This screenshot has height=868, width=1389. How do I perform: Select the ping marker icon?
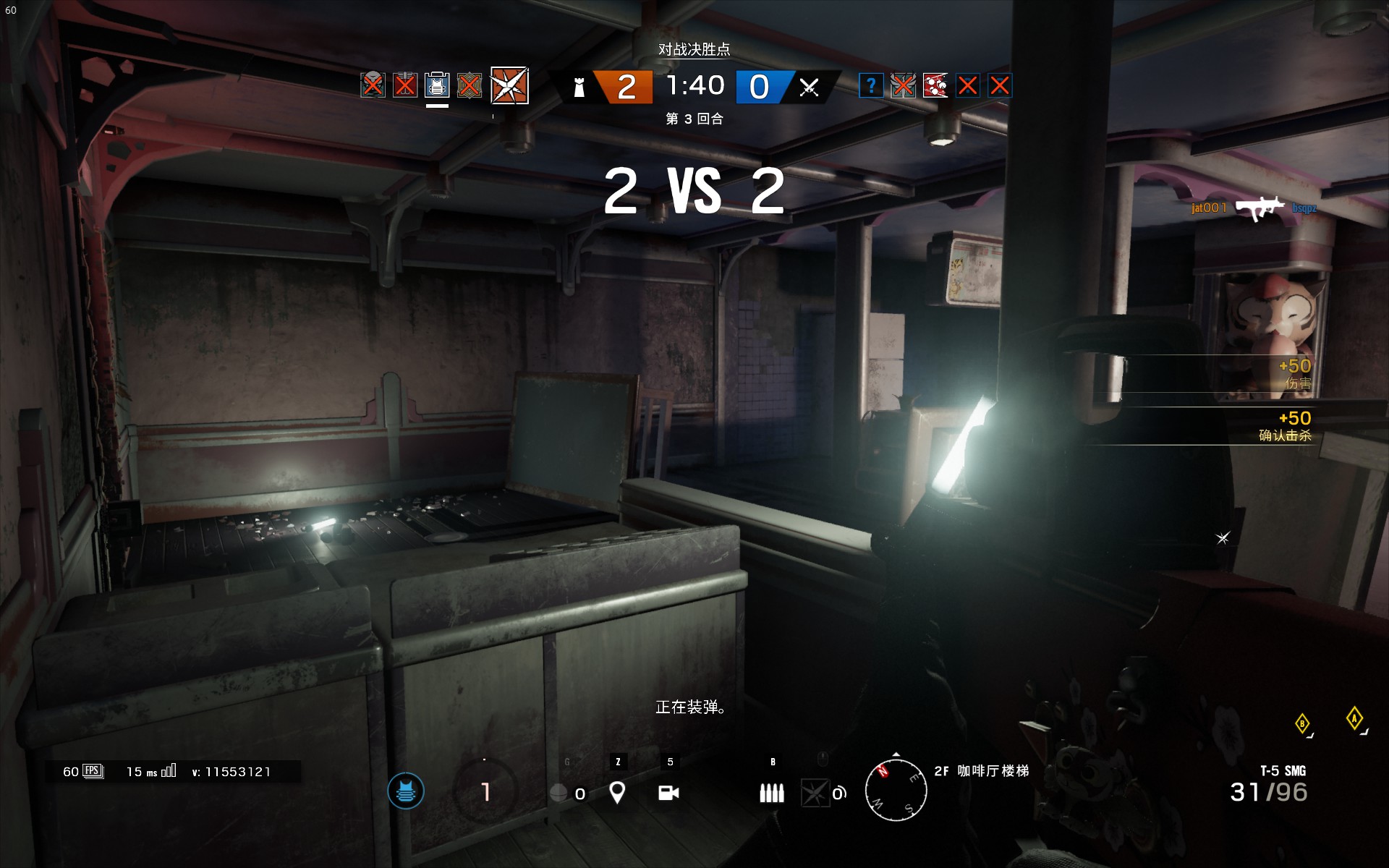(616, 793)
